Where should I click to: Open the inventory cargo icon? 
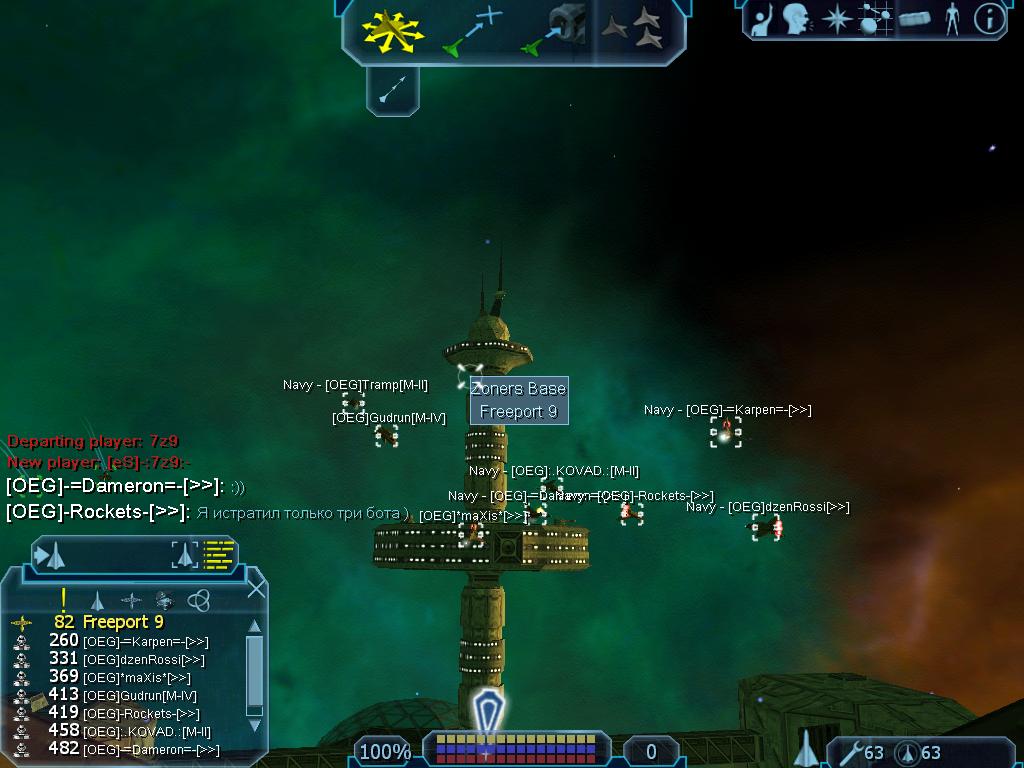pyautogui.click(x=915, y=18)
